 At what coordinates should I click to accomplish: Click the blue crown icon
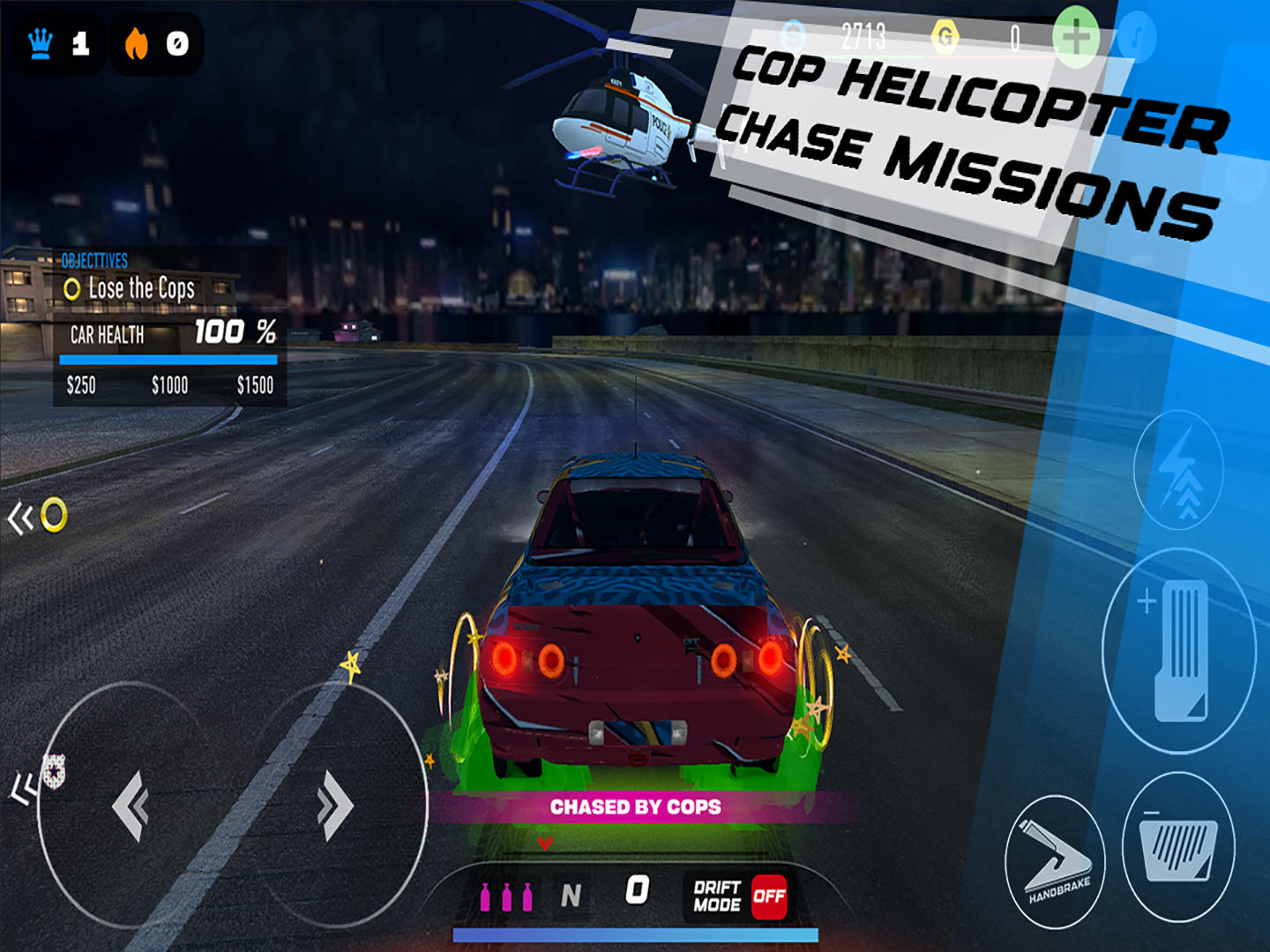(41, 41)
